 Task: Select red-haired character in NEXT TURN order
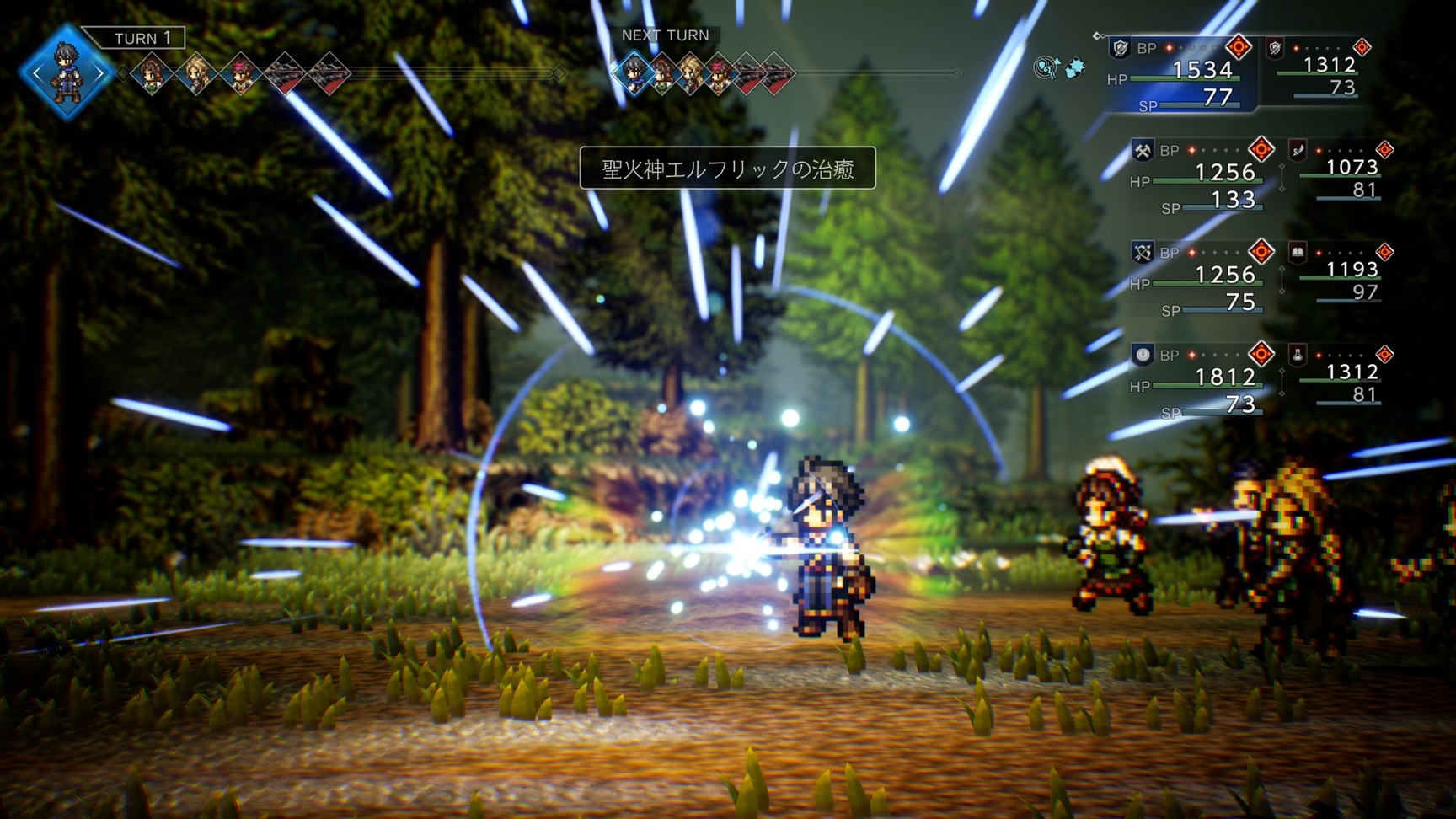pos(720,73)
